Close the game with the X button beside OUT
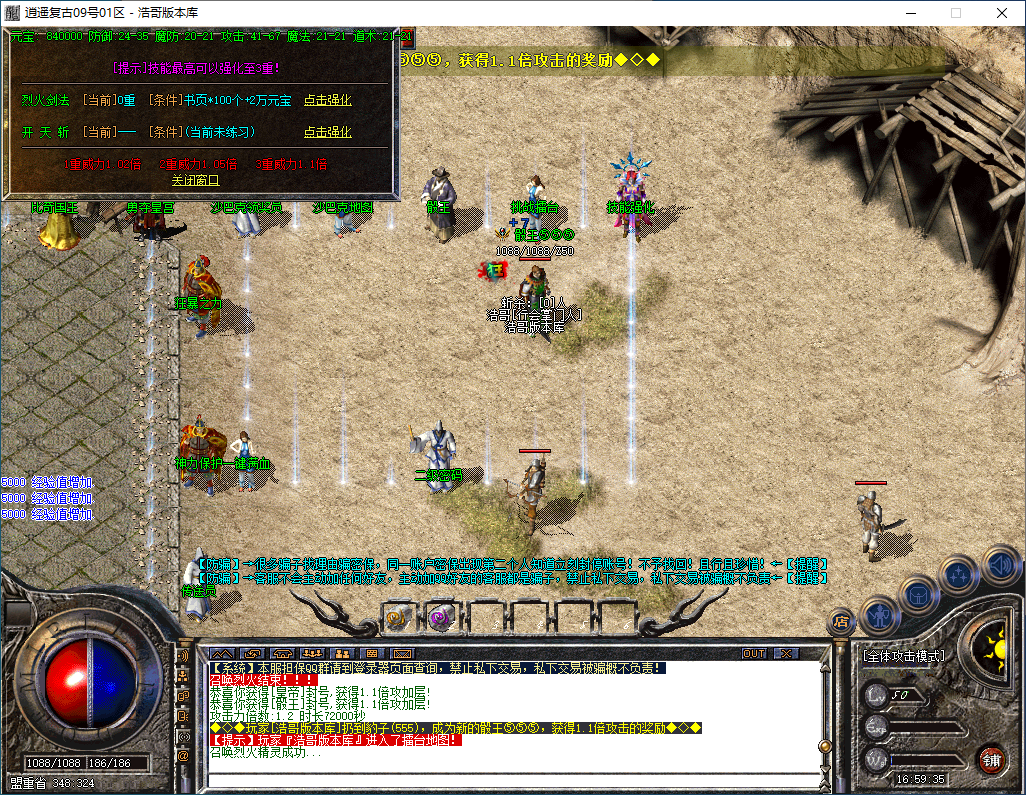The height and width of the screenshot is (795, 1026). point(786,653)
